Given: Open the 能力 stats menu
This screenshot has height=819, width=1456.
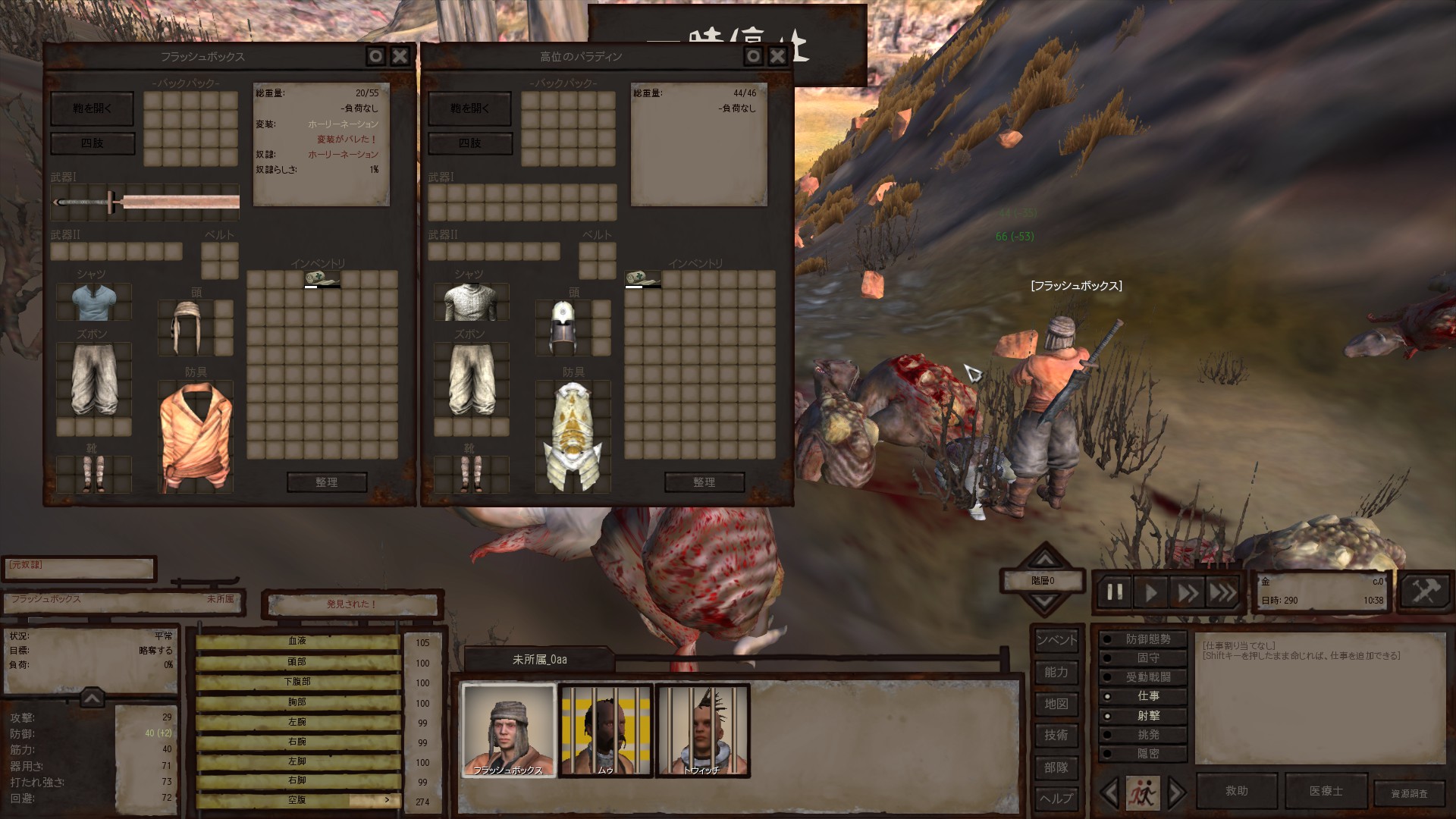Looking at the screenshot, I should pyautogui.click(x=1056, y=672).
